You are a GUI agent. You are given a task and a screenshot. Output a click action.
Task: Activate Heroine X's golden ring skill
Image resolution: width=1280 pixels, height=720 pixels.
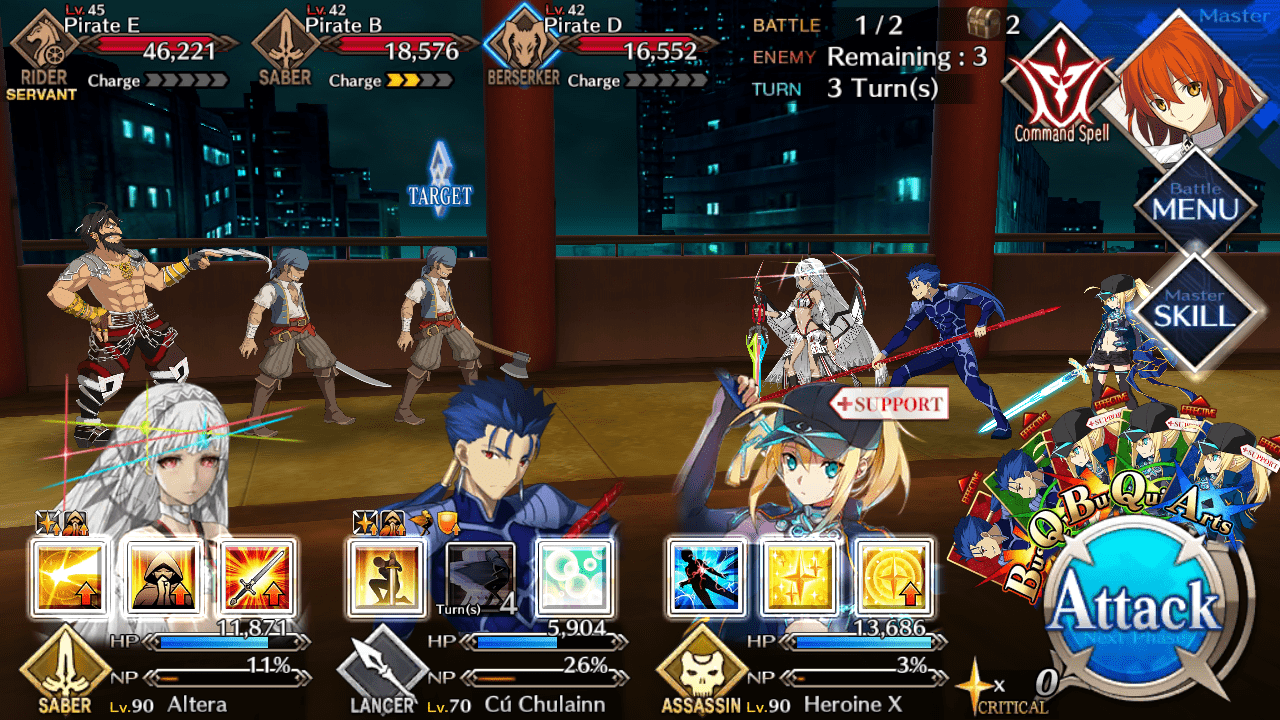[x=893, y=577]
